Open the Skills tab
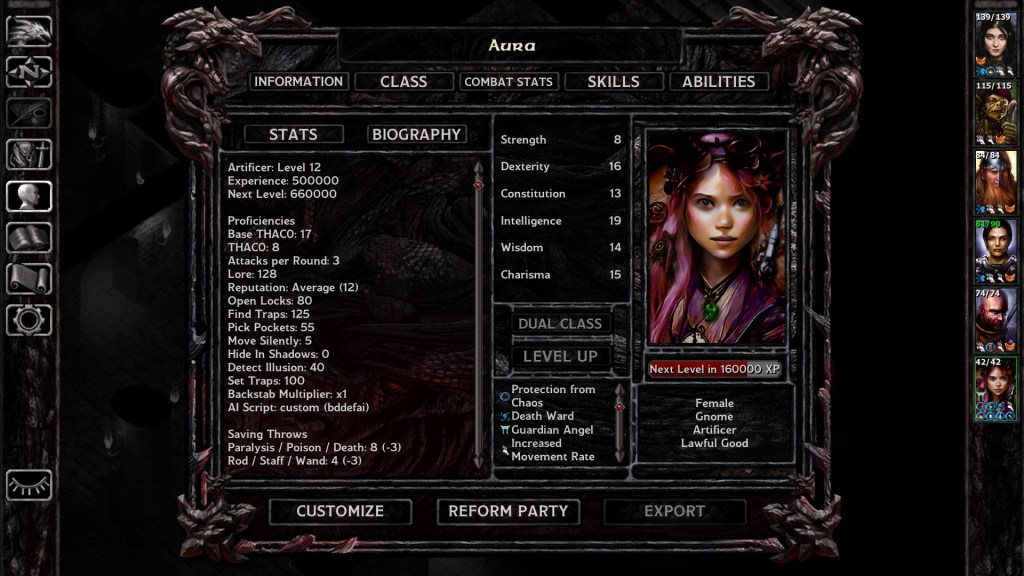1024x576 pixels. click(x=613, y=82)
